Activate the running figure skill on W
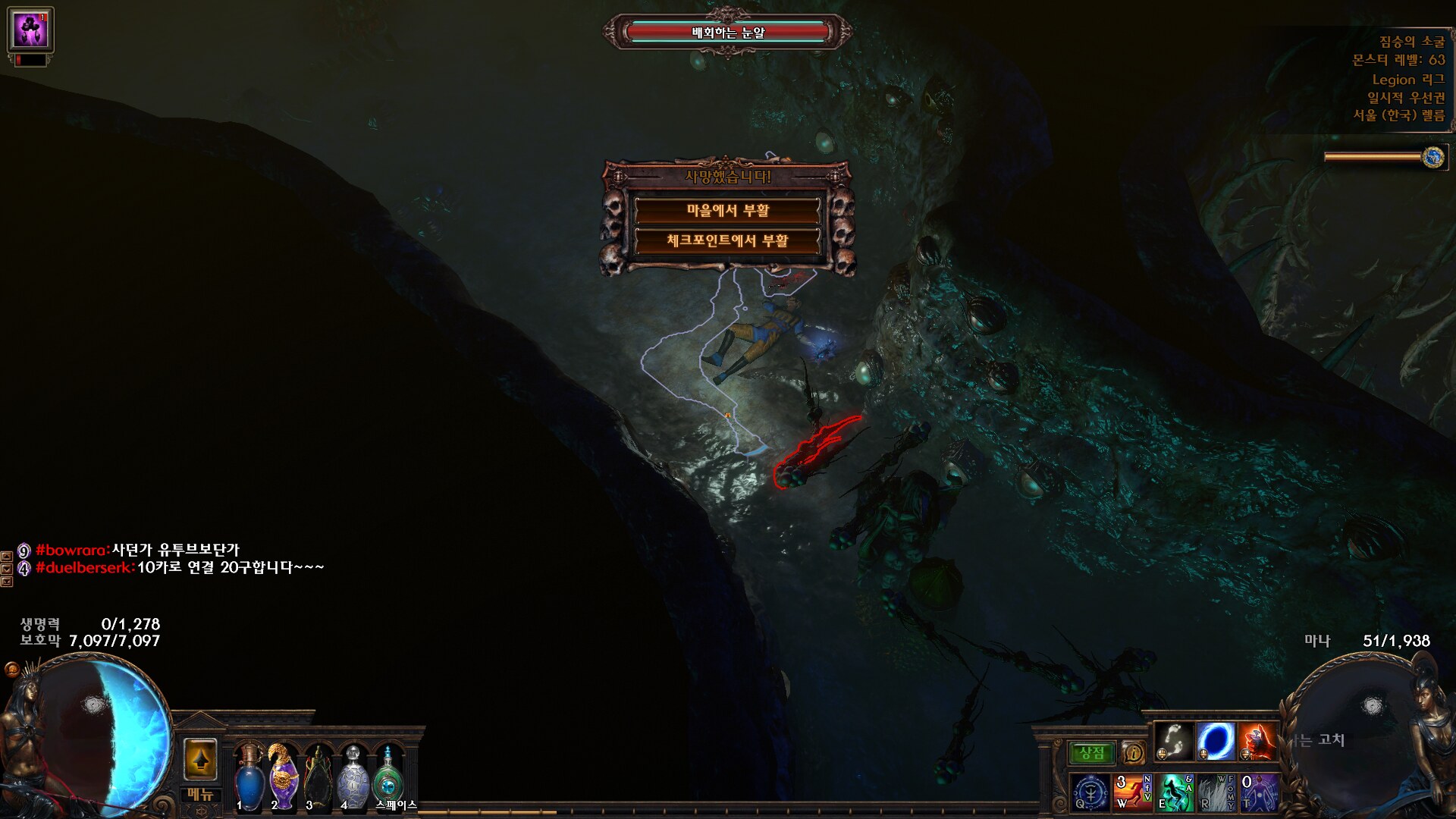Screen dimensions: 1456x819 pos(1132,792)
